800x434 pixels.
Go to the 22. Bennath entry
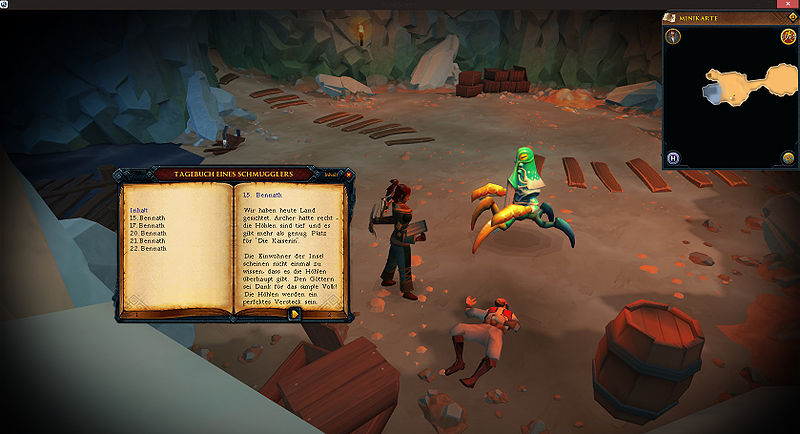point(147,248)
